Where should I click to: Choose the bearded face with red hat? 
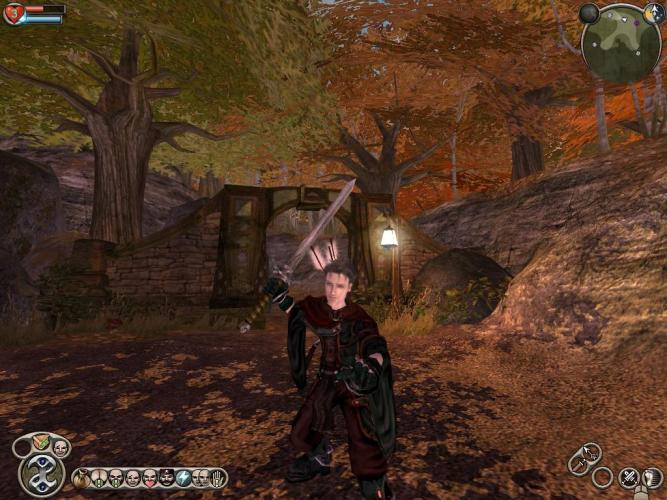167,478
